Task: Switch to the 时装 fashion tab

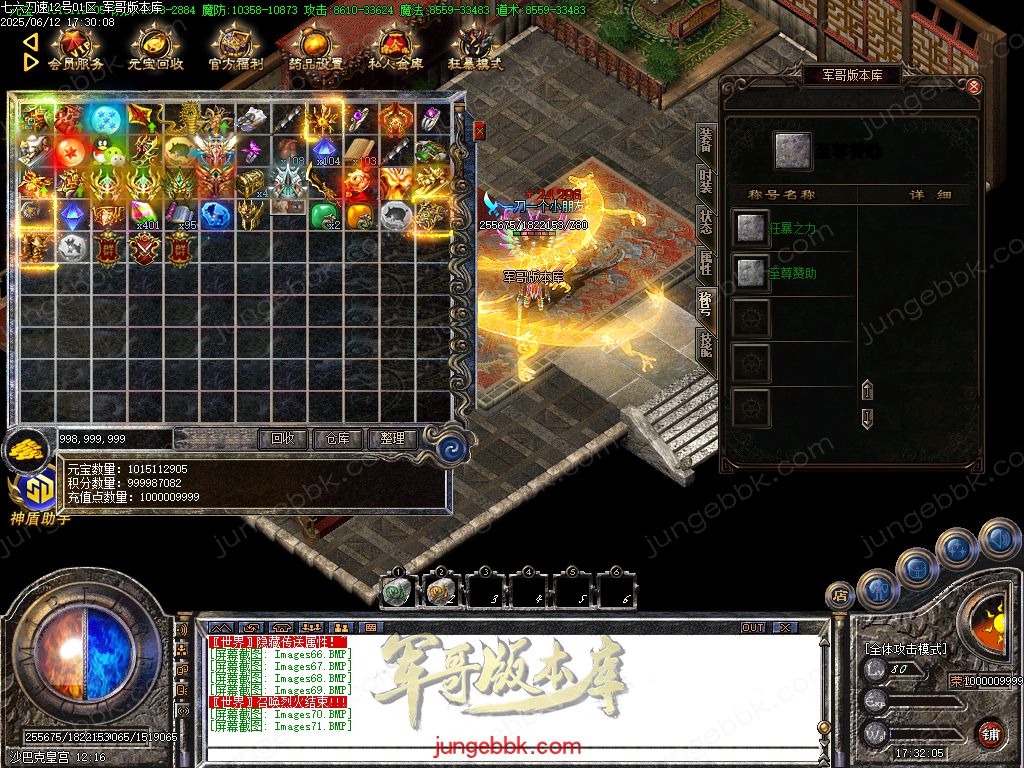Action: point(706,182)
